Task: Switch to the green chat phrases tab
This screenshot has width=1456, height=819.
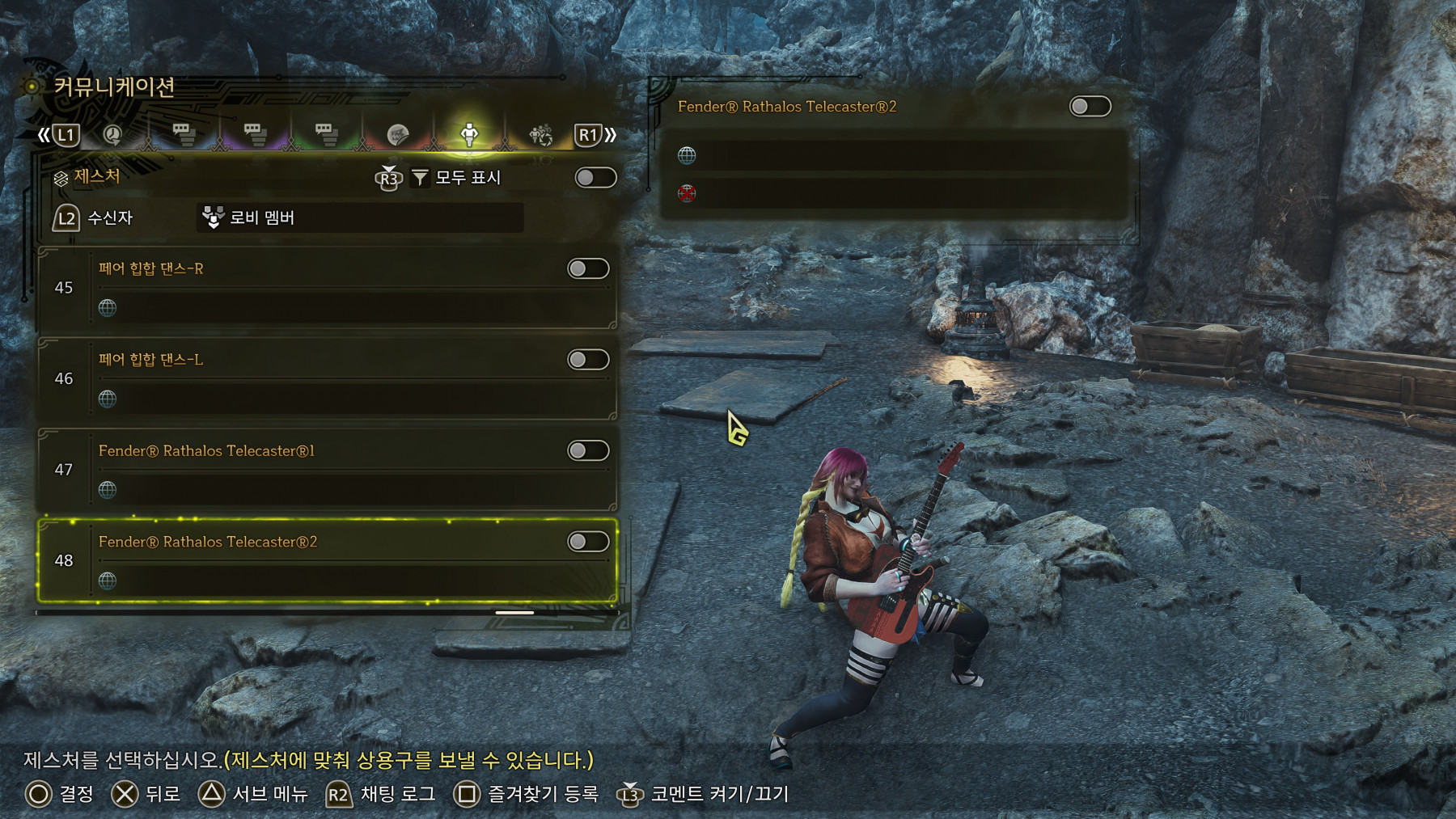Action: tap(326, 135)
